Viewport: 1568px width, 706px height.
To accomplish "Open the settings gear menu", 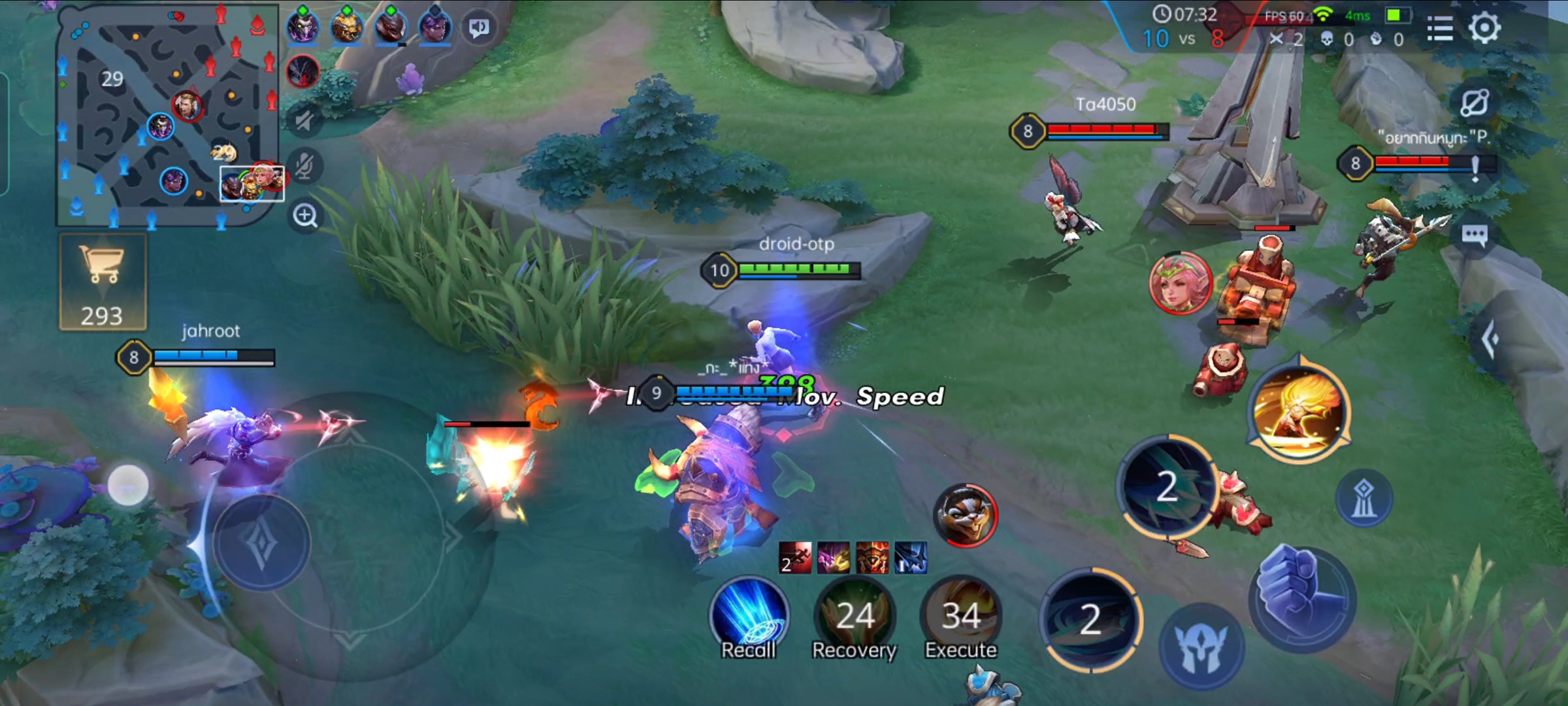I will click(1484, 27).
